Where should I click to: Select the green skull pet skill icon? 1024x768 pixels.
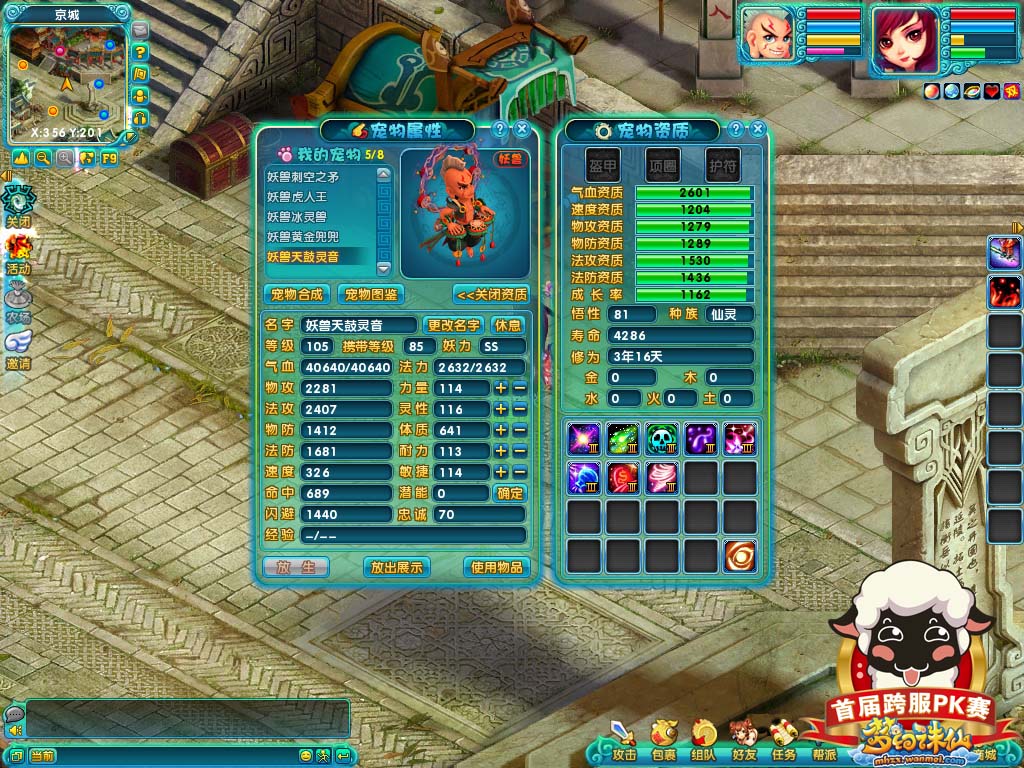click(661, 438)
